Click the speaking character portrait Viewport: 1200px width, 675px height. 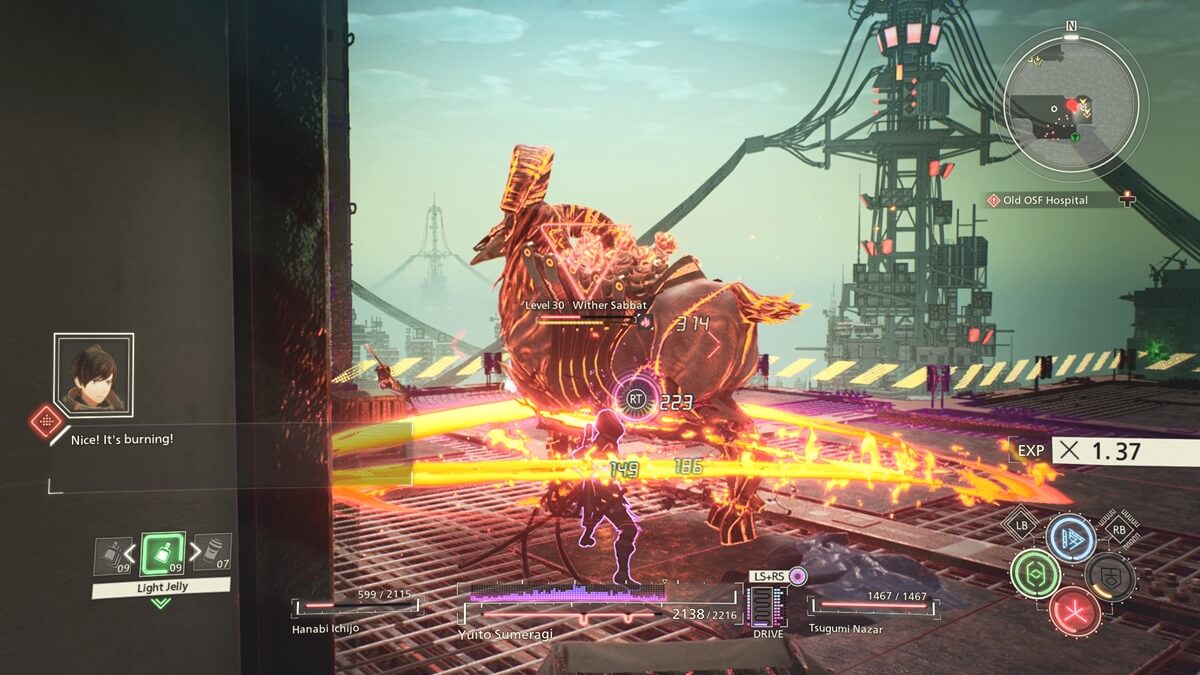tap(93, 374)
